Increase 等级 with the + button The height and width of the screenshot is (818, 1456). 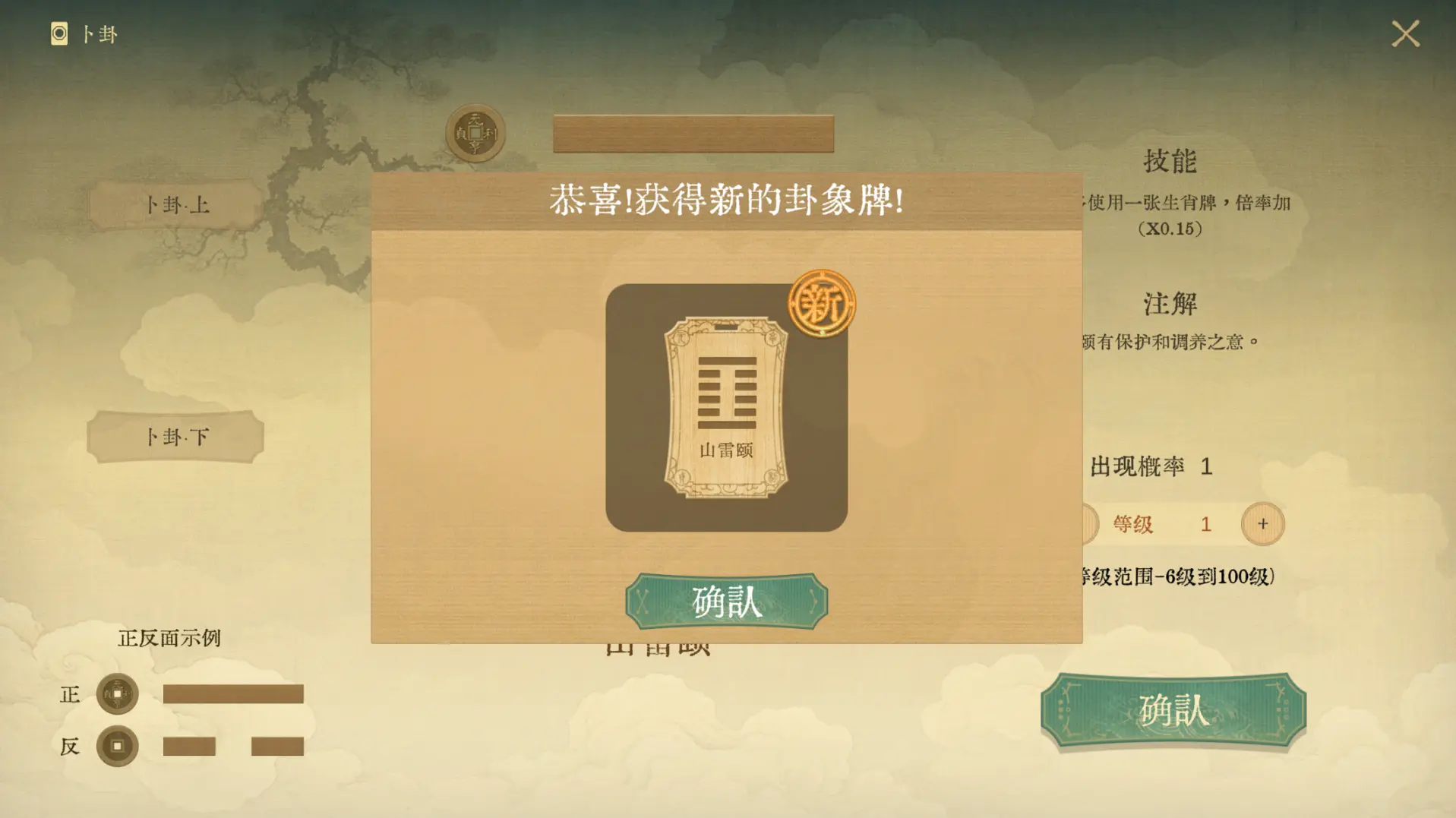(1262, 523)
